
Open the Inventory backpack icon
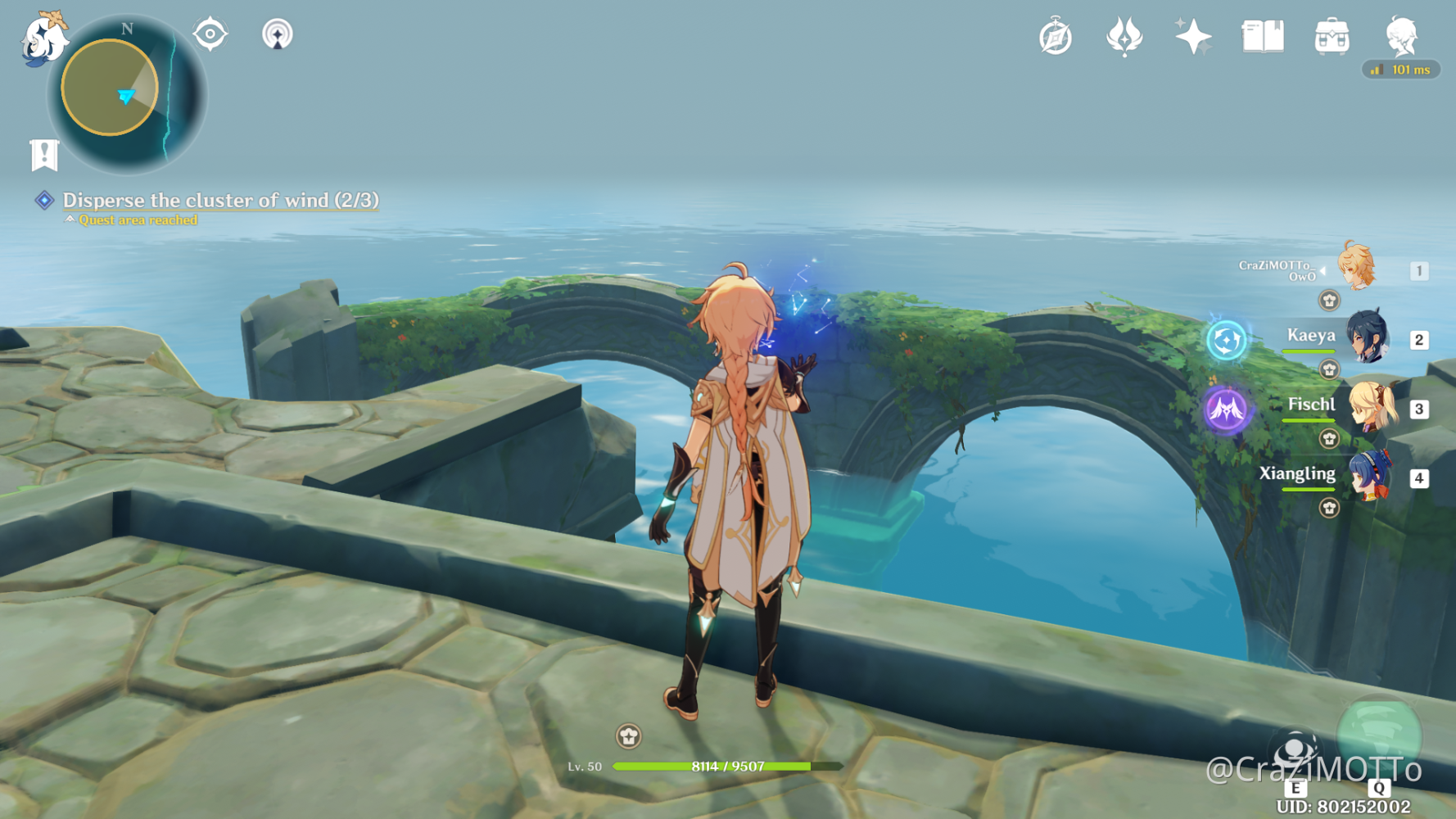tap(1332, 37)
